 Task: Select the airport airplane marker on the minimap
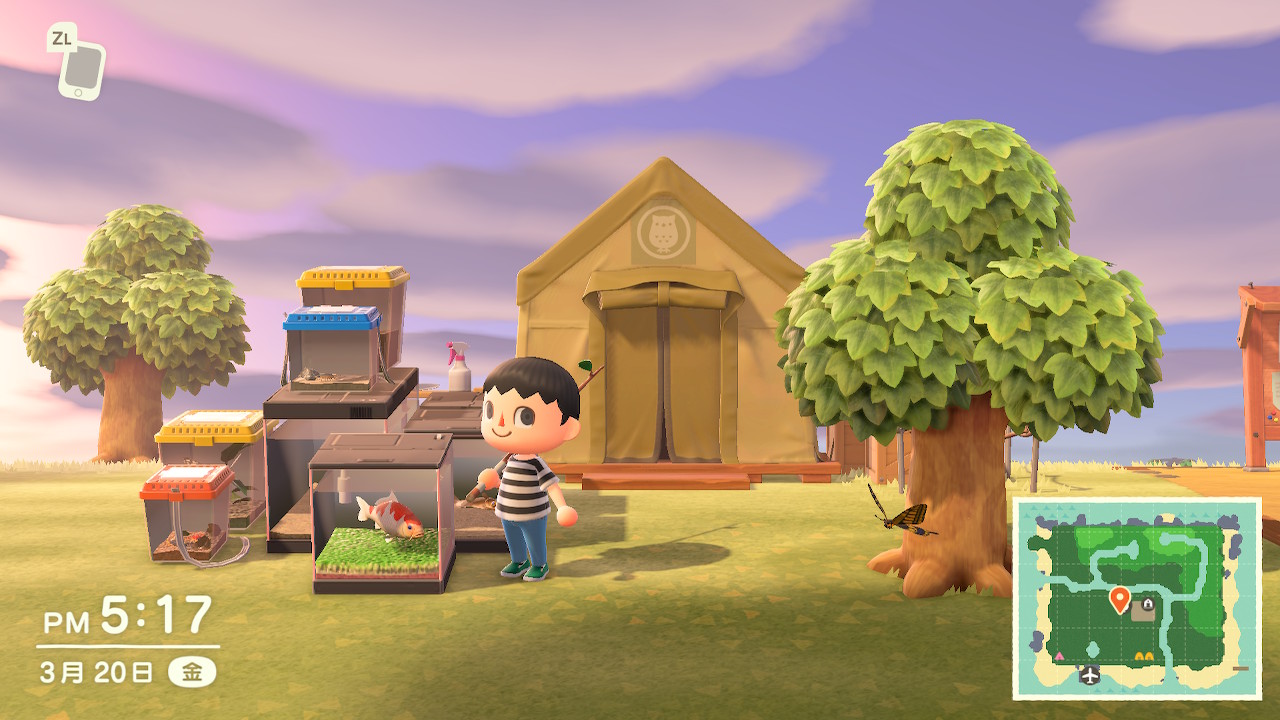click(1090, 675)
